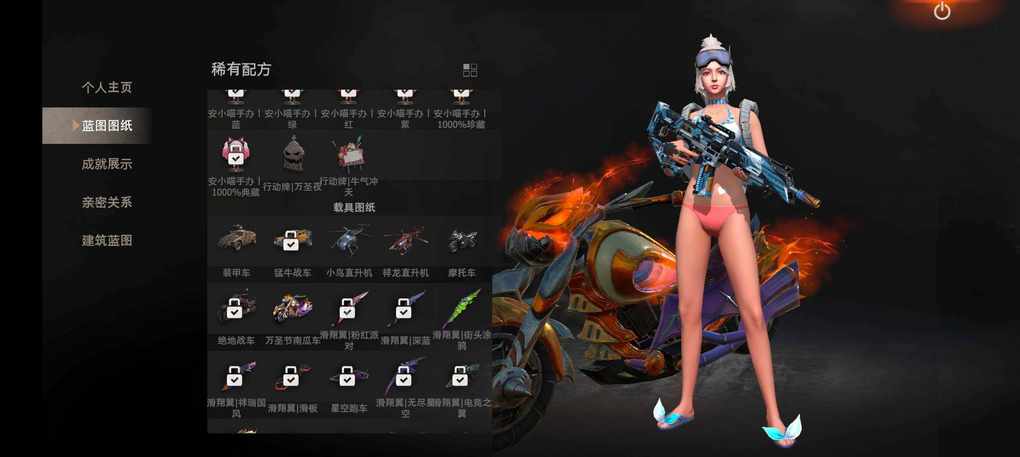Select the 蓝图图纸 blueprint tab
Screen dimensions: 1020x457
tap(106, 126)
